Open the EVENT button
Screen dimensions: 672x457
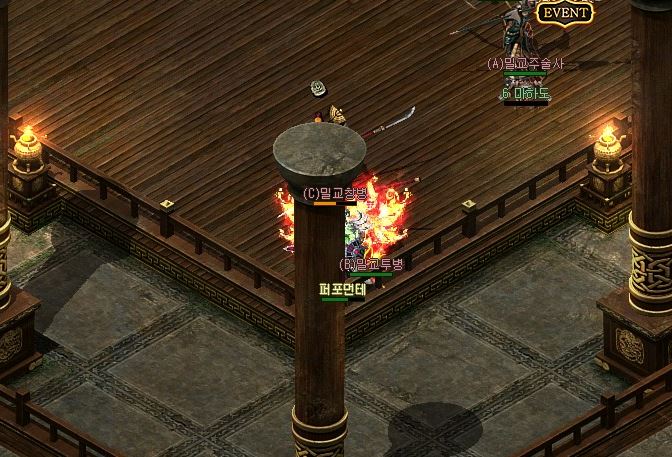(x=564, y=12)
